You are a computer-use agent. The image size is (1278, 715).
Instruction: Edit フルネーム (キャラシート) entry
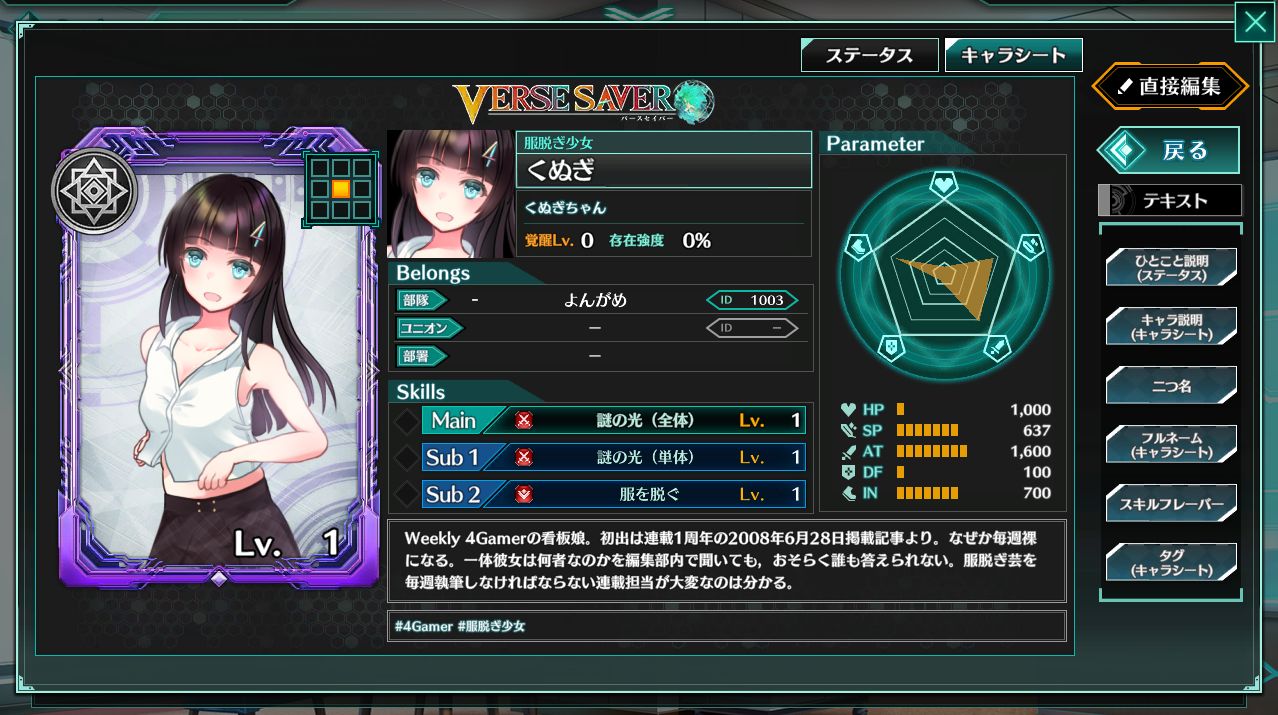tap(1171, 444)
